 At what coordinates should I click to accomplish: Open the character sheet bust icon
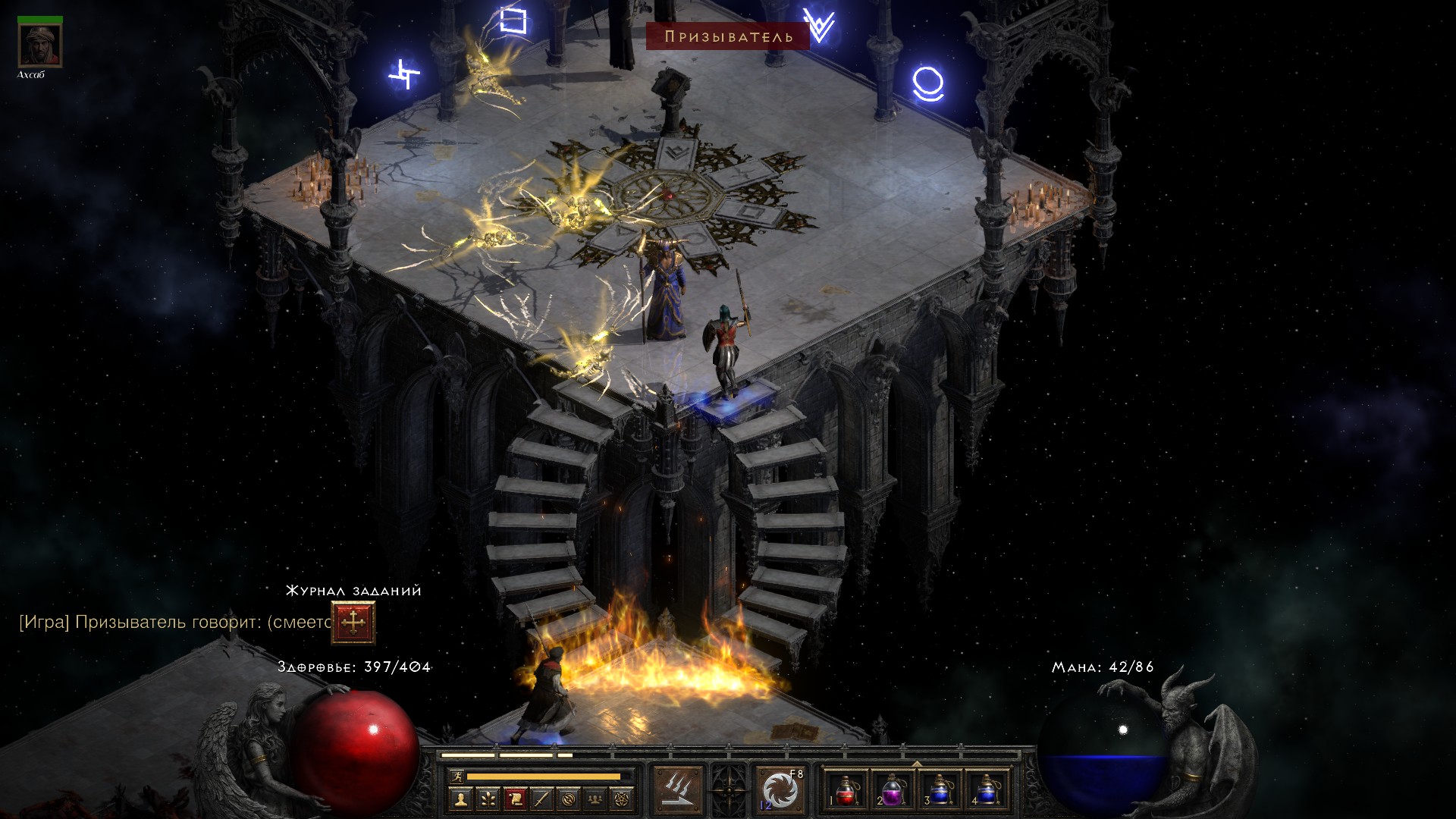[460, 799]
